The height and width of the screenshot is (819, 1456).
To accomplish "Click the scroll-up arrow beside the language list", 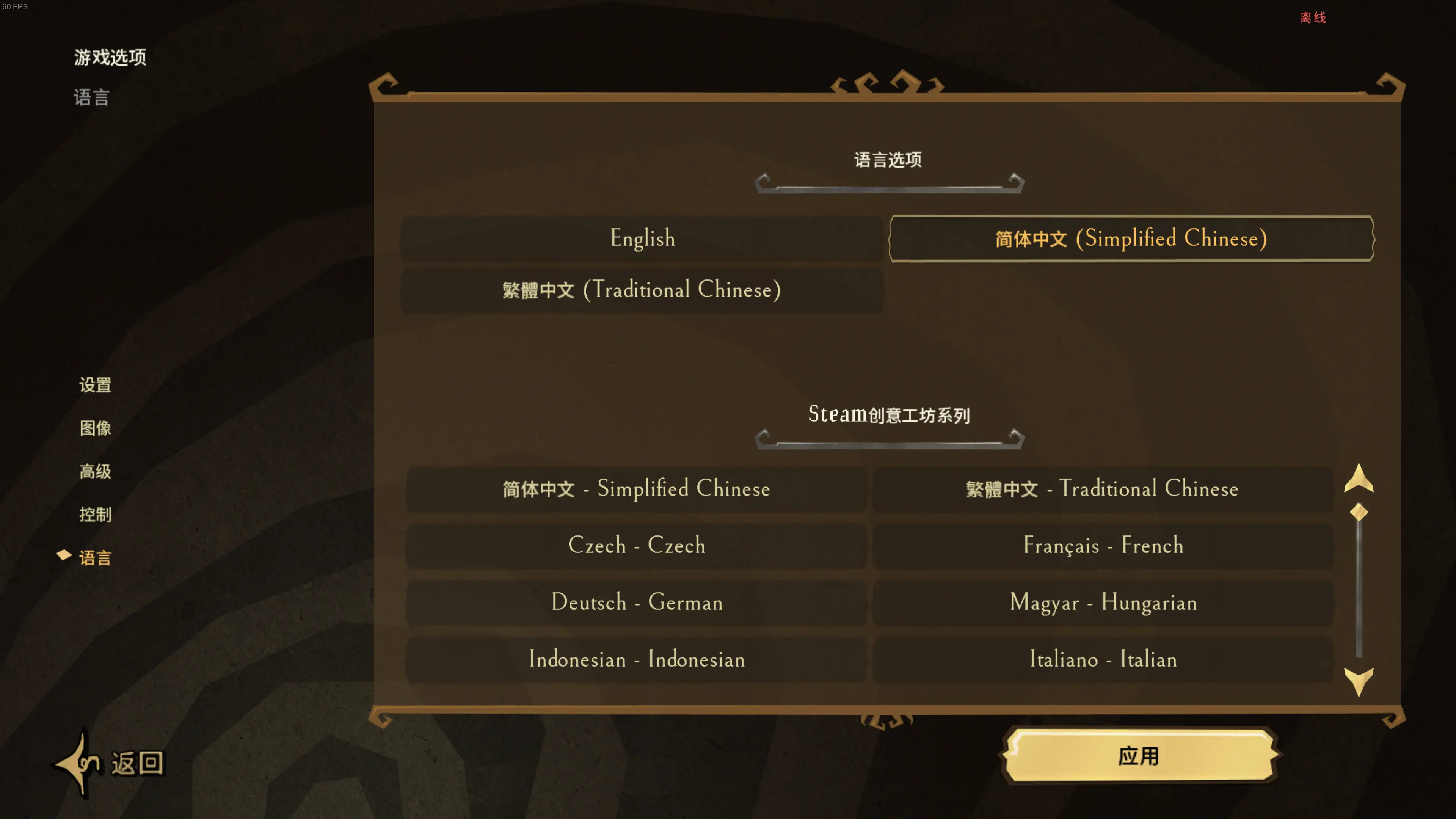I will [1359, 484].
